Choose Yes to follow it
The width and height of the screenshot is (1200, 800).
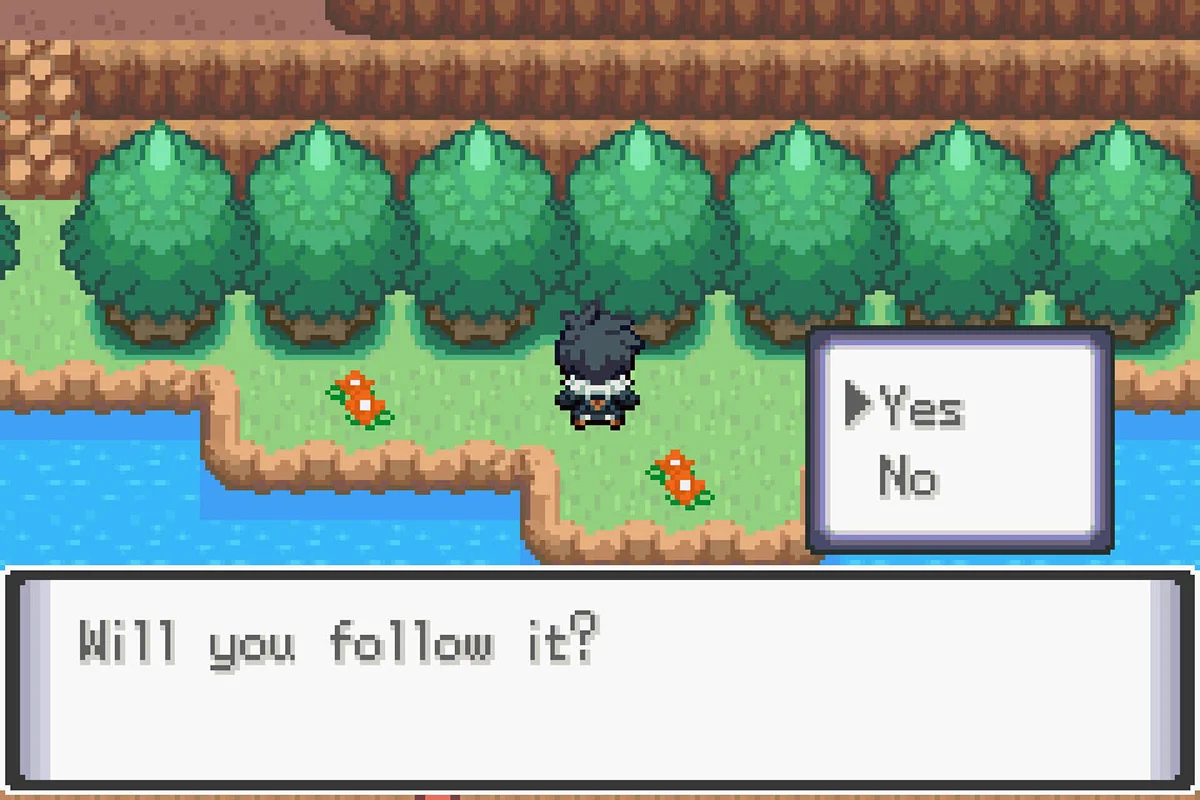click(921, 408)
